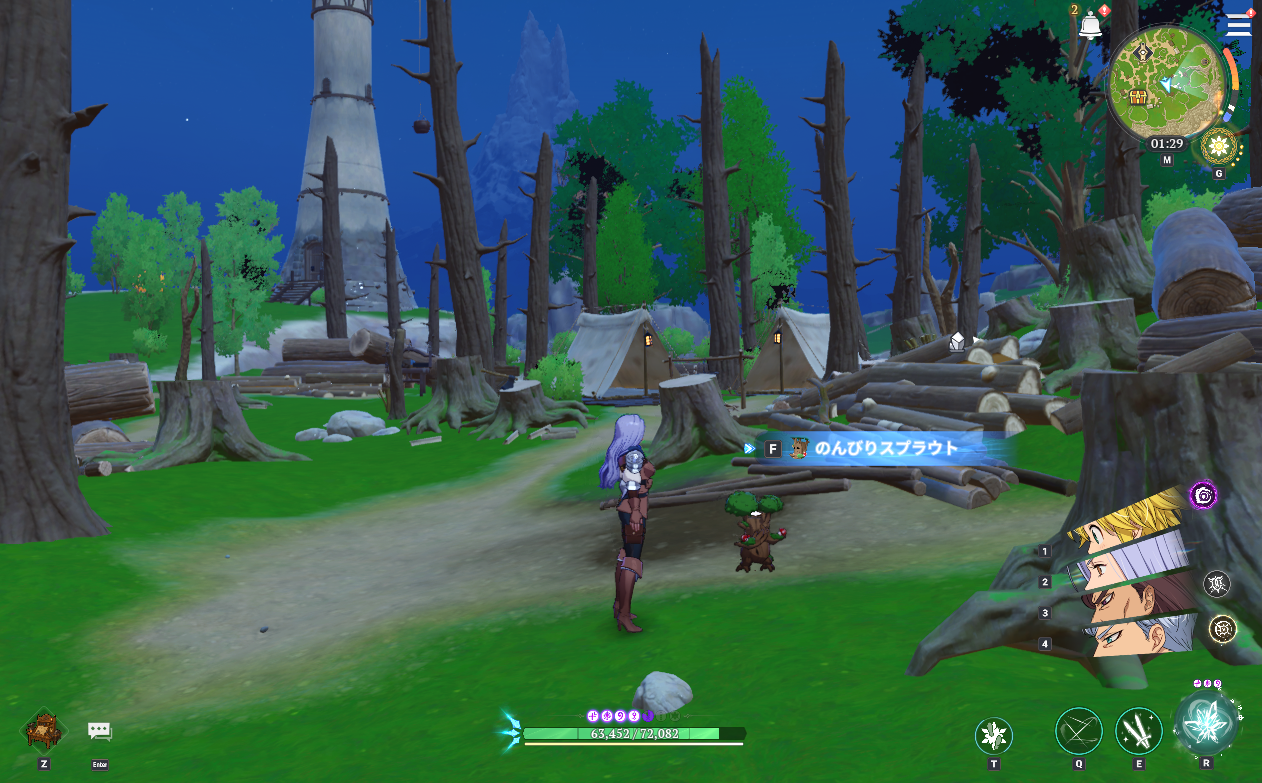
Task: Activate the crossed slashes skill
Action: (x=1079, y=731)
